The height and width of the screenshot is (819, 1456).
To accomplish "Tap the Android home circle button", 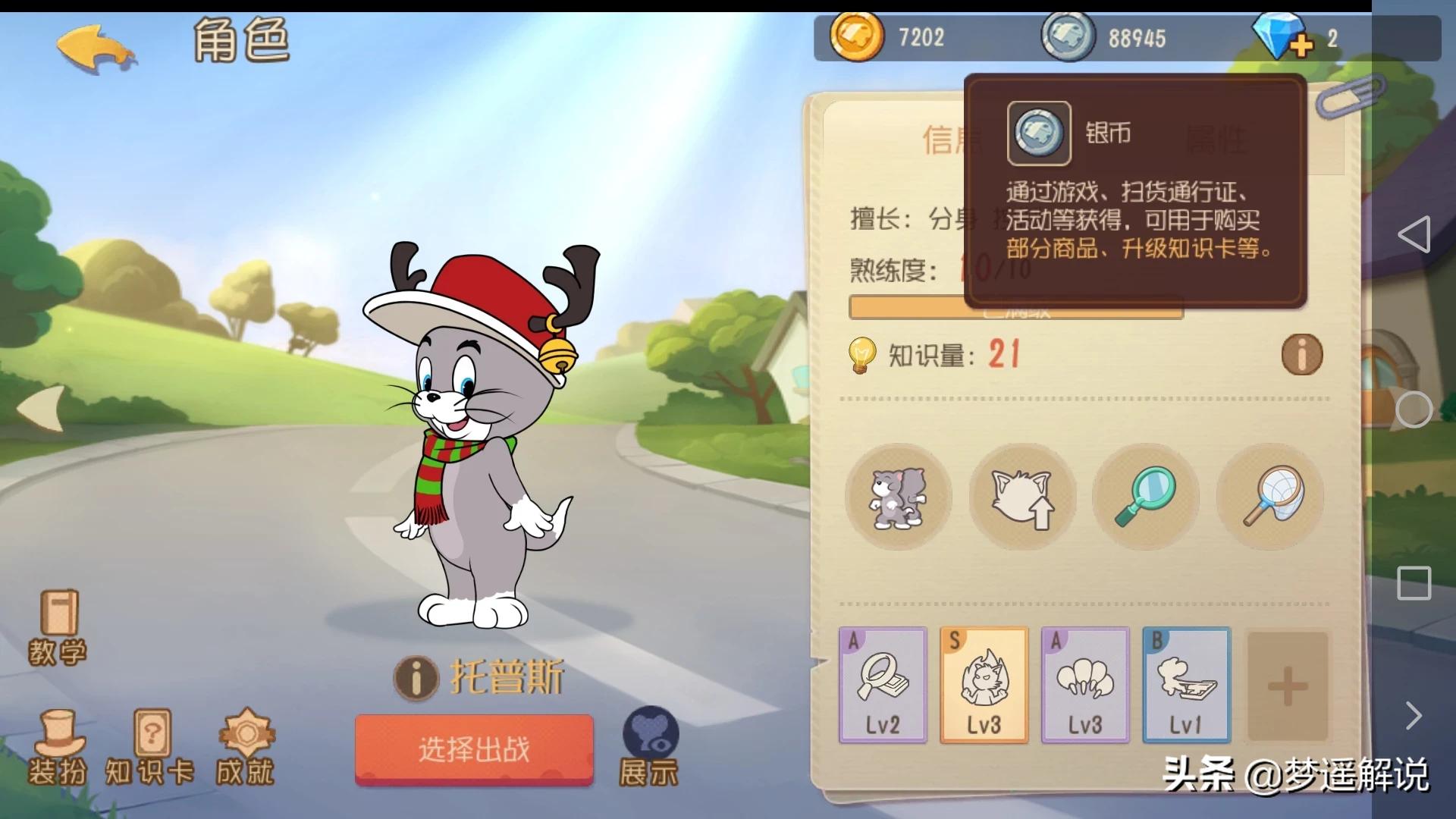I will pos(1414,409).
